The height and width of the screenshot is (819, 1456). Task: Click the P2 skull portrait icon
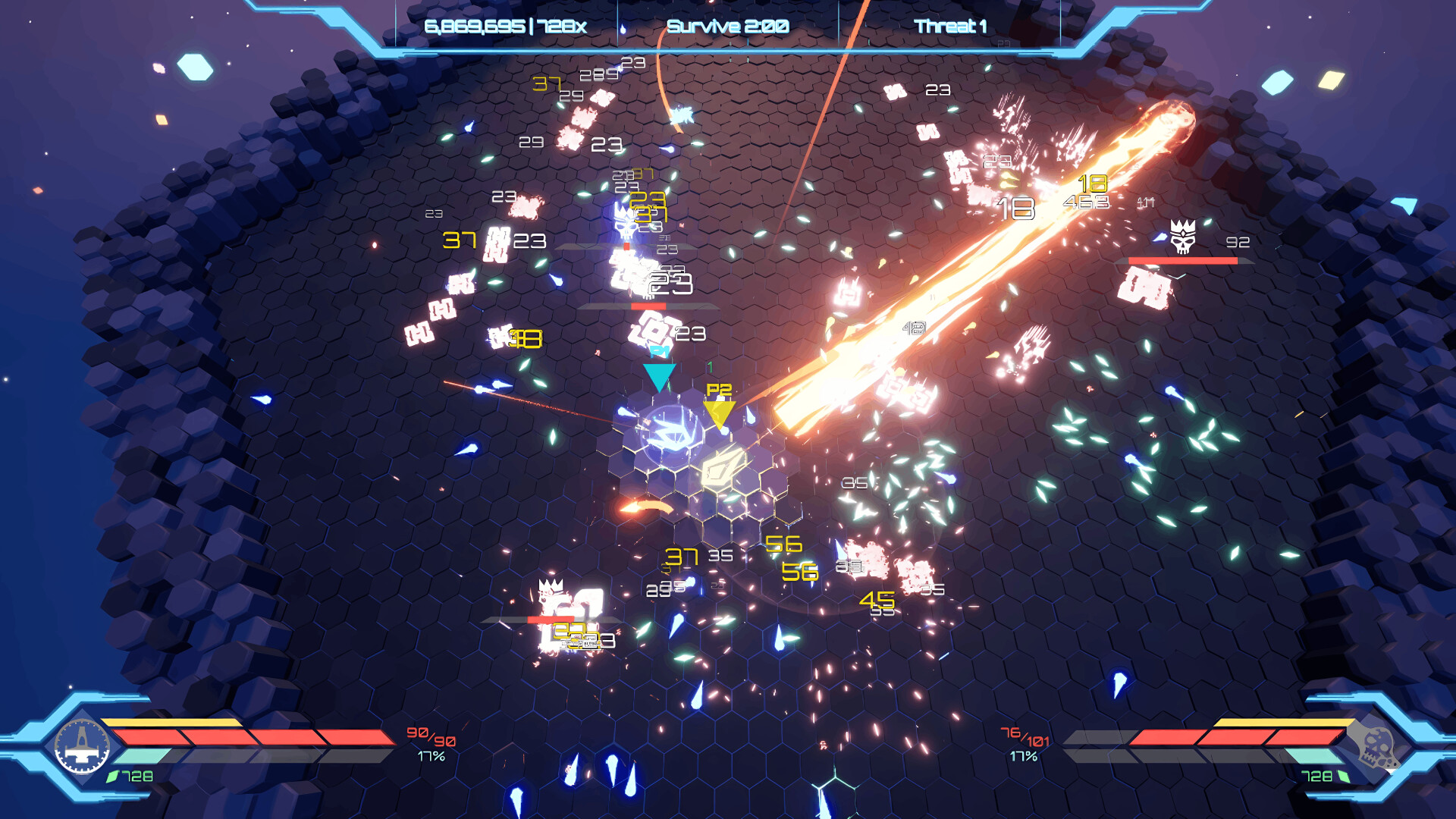[x=1380, y=751]
